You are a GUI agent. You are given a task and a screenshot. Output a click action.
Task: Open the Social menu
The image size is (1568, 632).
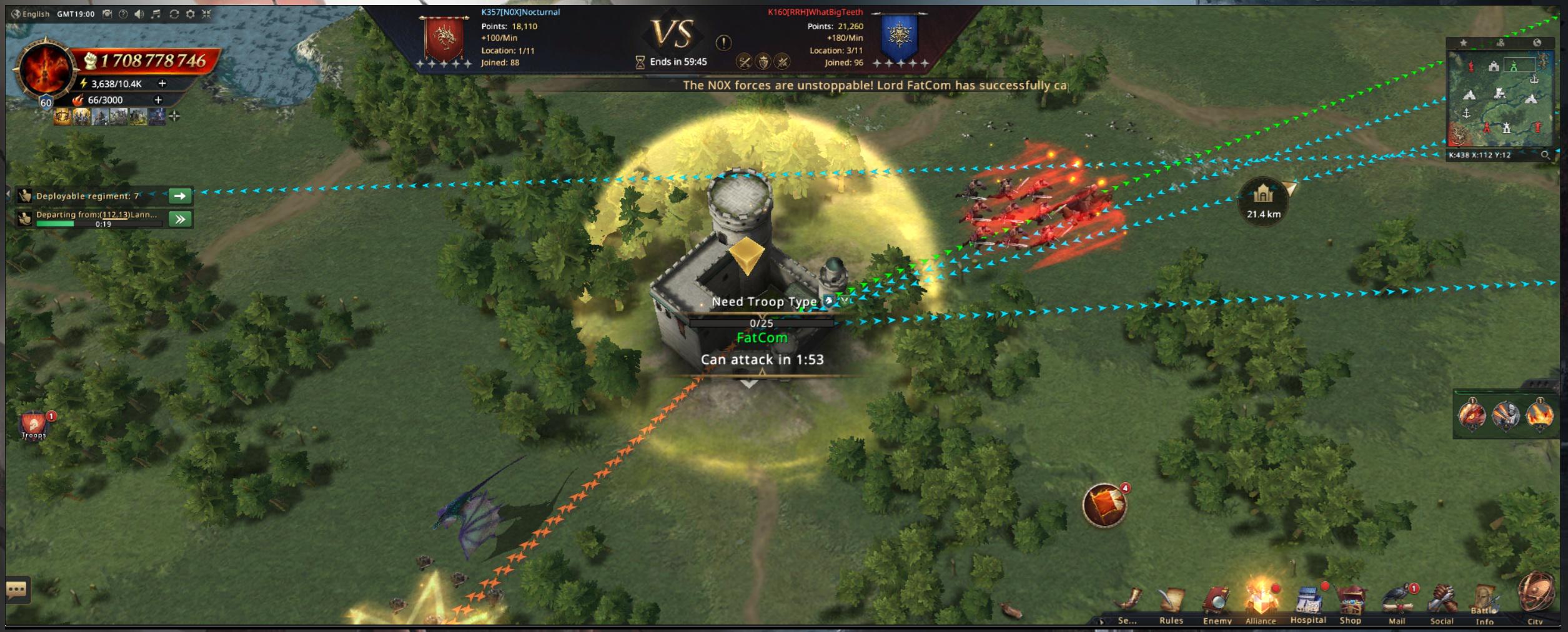coord(1442,603)
